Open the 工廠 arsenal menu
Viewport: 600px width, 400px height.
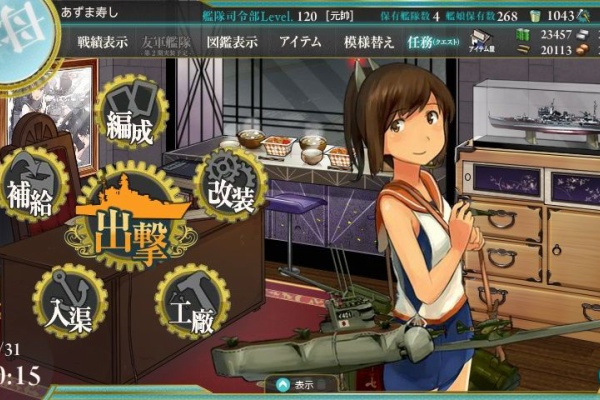coord(192,303)
